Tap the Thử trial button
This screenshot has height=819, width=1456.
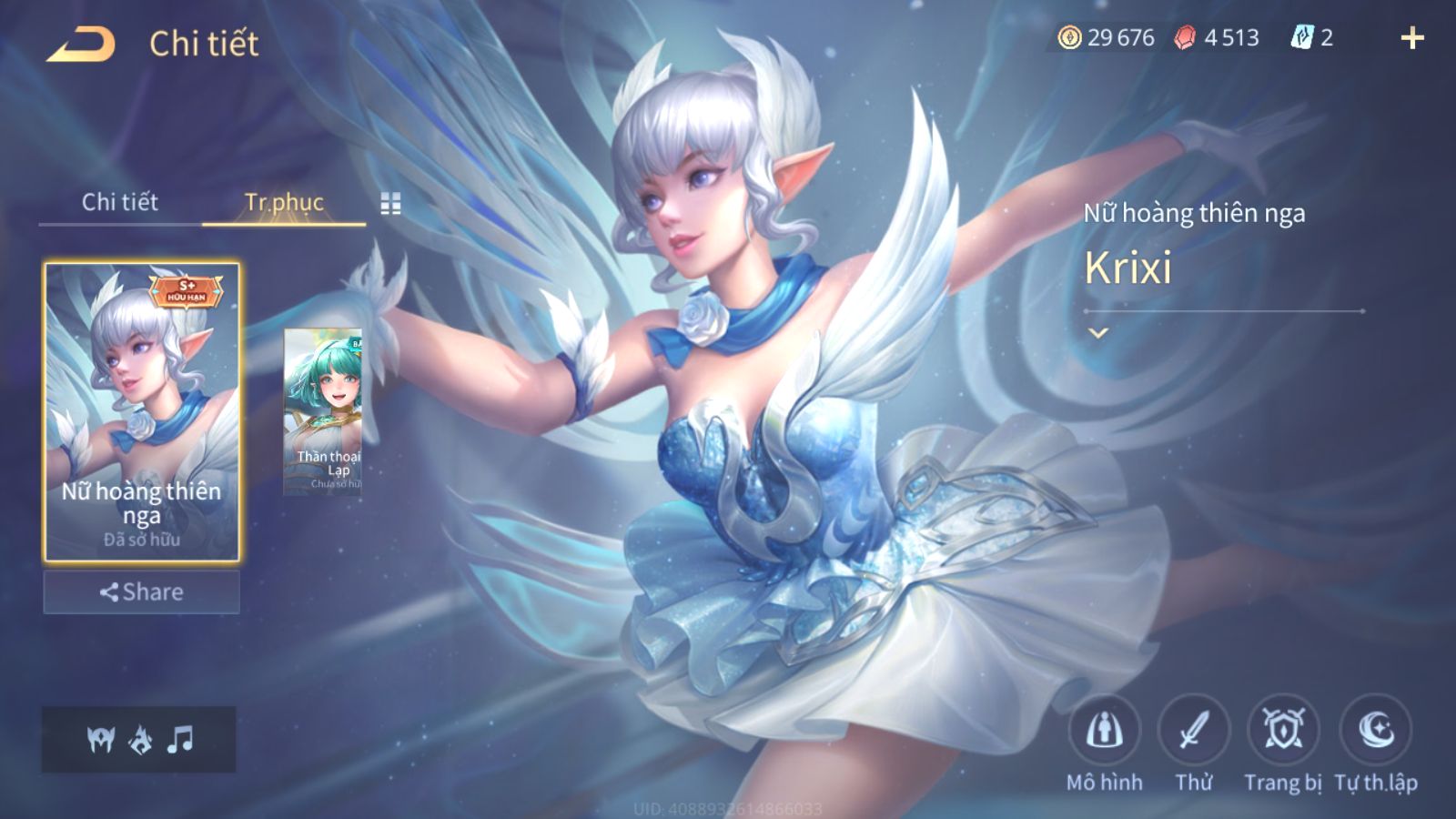point(1193,731)
